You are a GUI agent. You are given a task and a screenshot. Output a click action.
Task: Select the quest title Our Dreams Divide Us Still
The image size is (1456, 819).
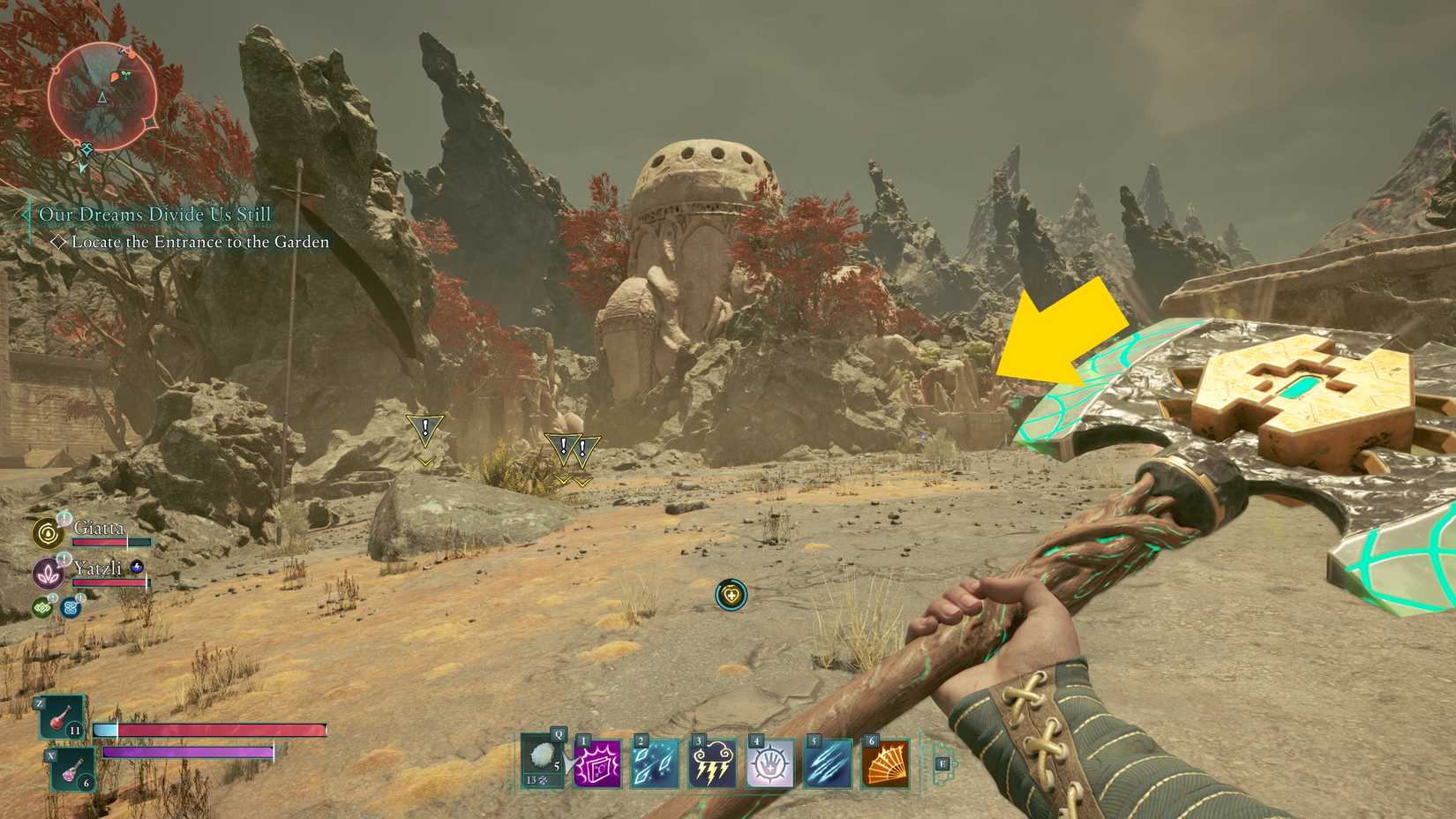pos(154,214)
